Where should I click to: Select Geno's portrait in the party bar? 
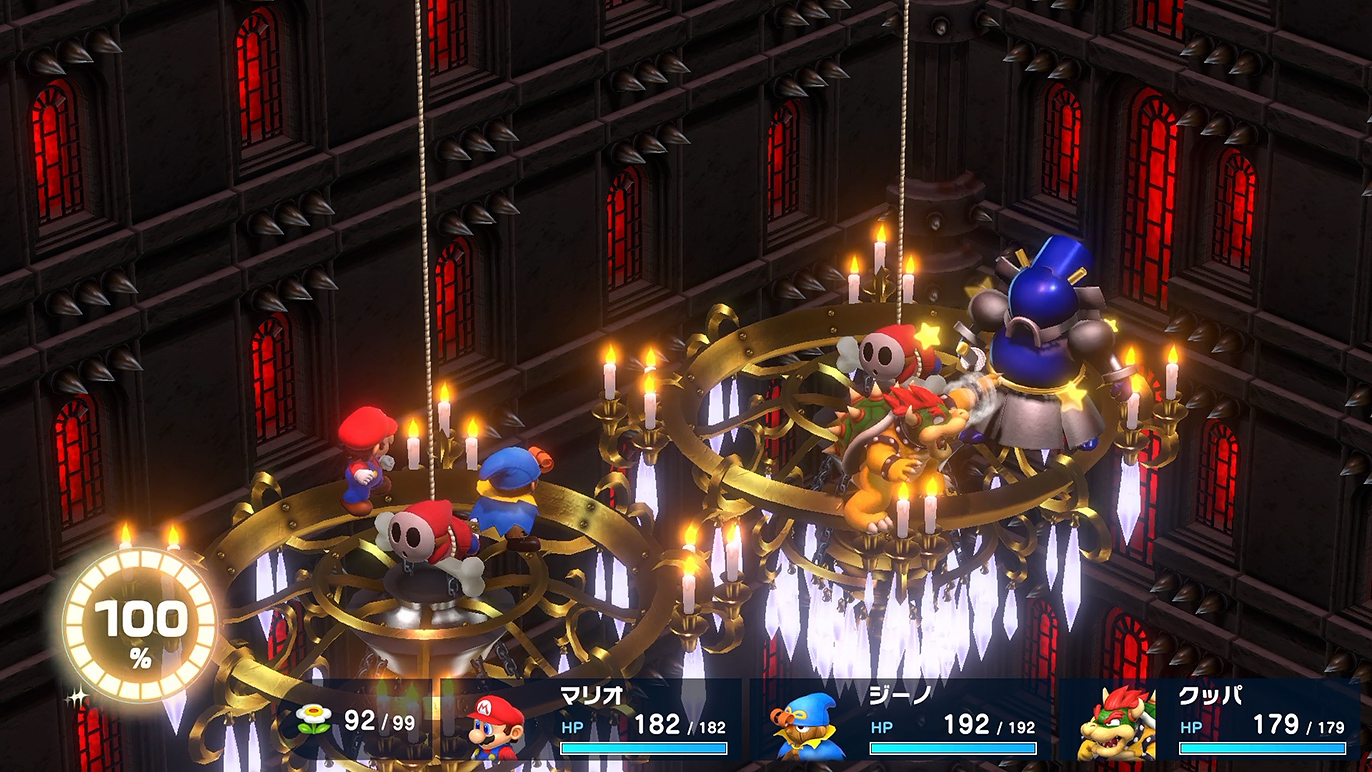(809, 726)
